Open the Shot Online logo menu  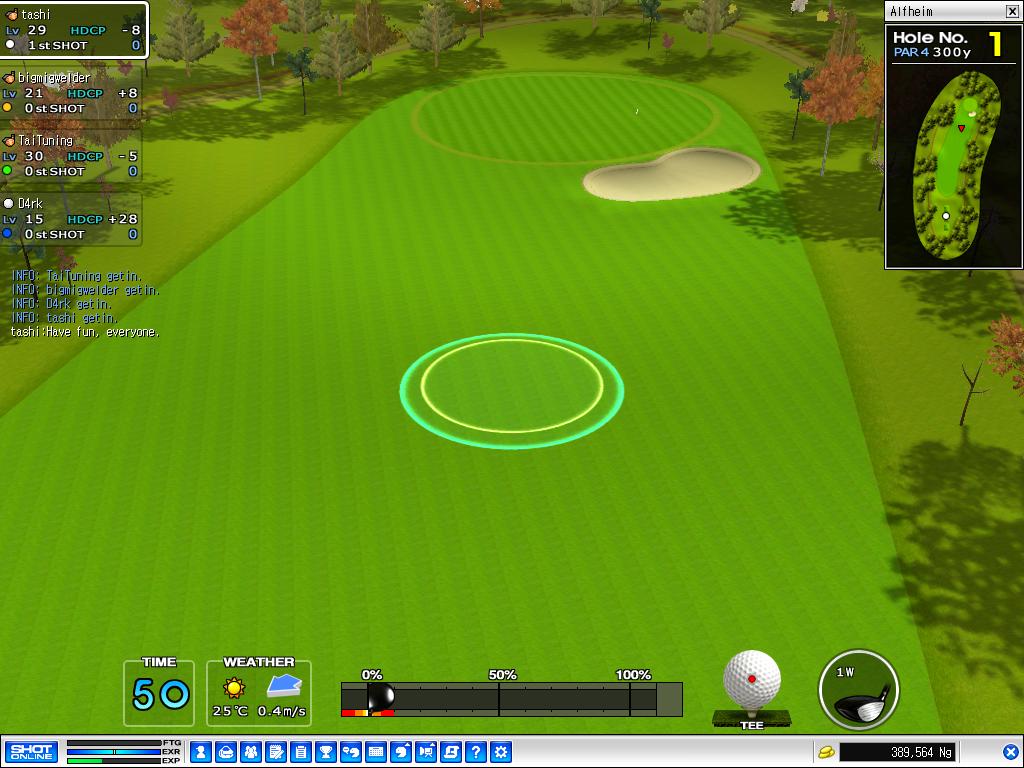(31, 752)
